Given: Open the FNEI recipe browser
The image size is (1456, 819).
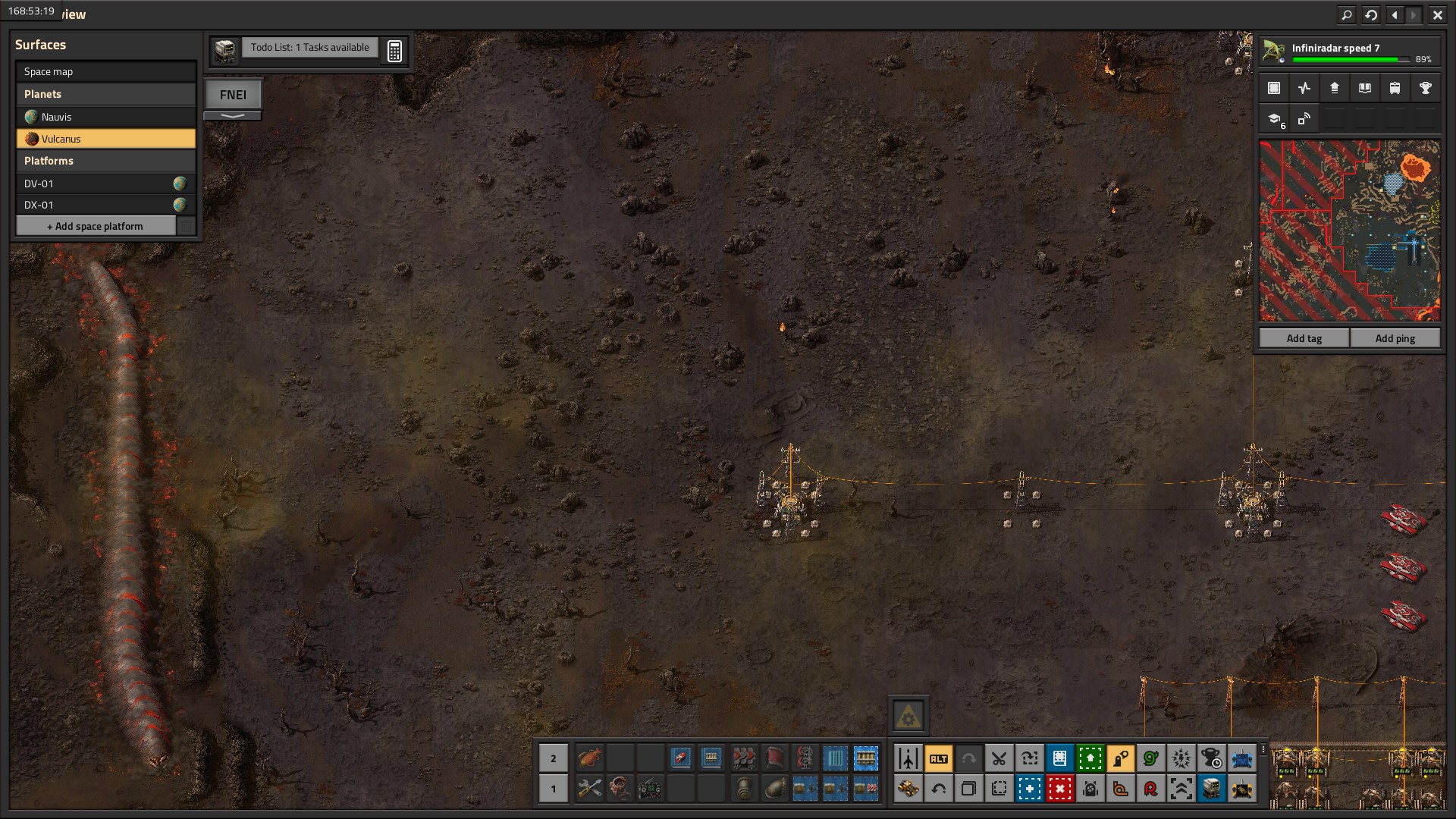Looking at the screenshot, I should 233,95.
